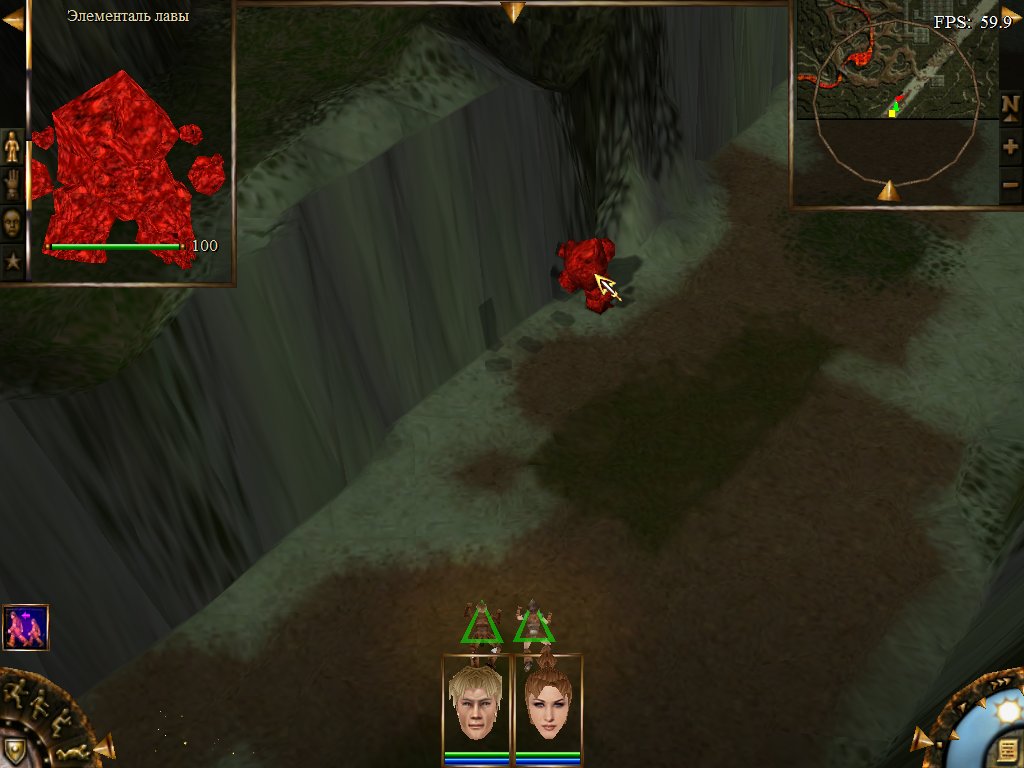This screenshot has width=1024, height=768.
Task: Open the golden body figure tab
Action: pyautogui.click(x=12, y=147)
